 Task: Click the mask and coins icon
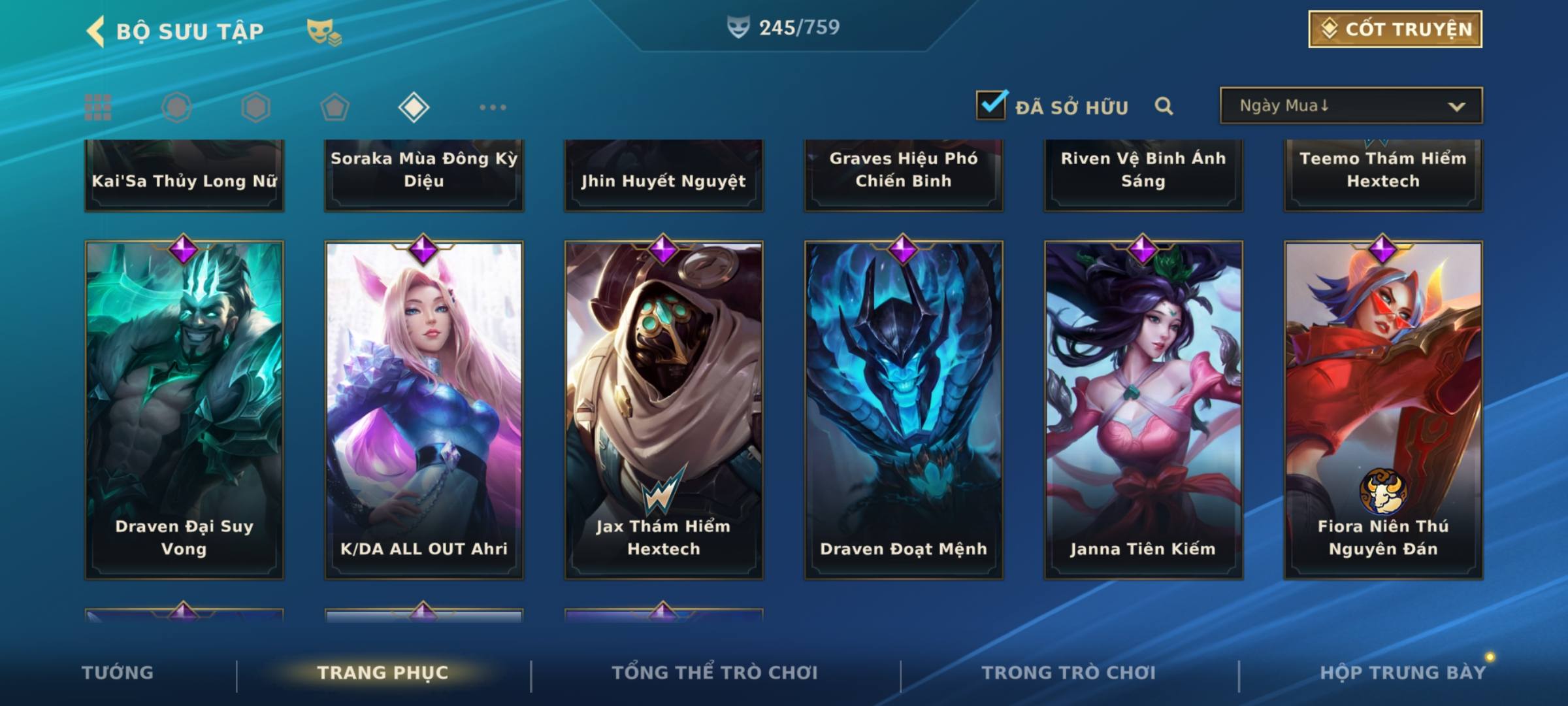(x=324, y=31)
